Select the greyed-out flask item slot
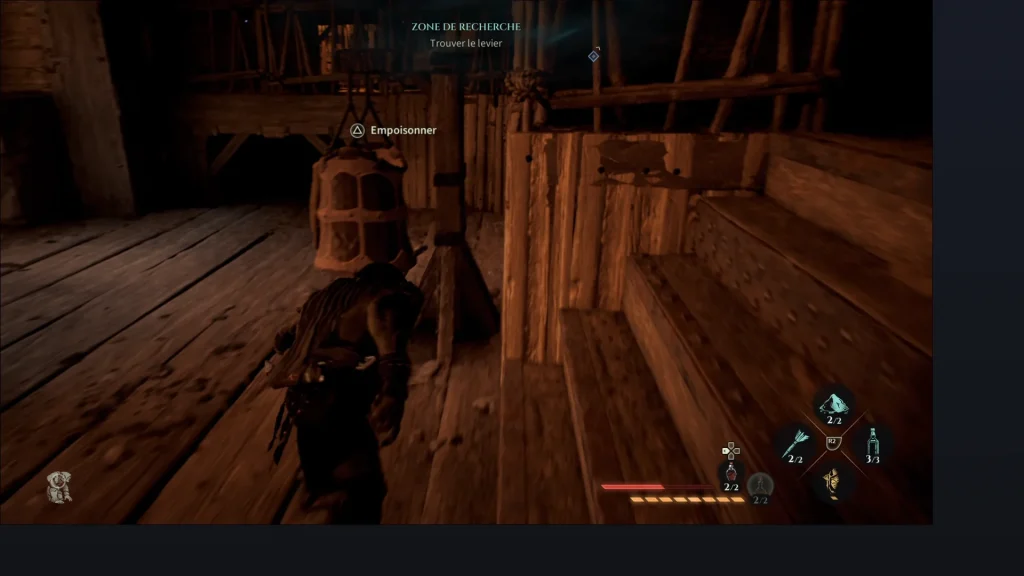Image resolution: width=1024 pixels, height=576 pixels. (x=760, y=484)
